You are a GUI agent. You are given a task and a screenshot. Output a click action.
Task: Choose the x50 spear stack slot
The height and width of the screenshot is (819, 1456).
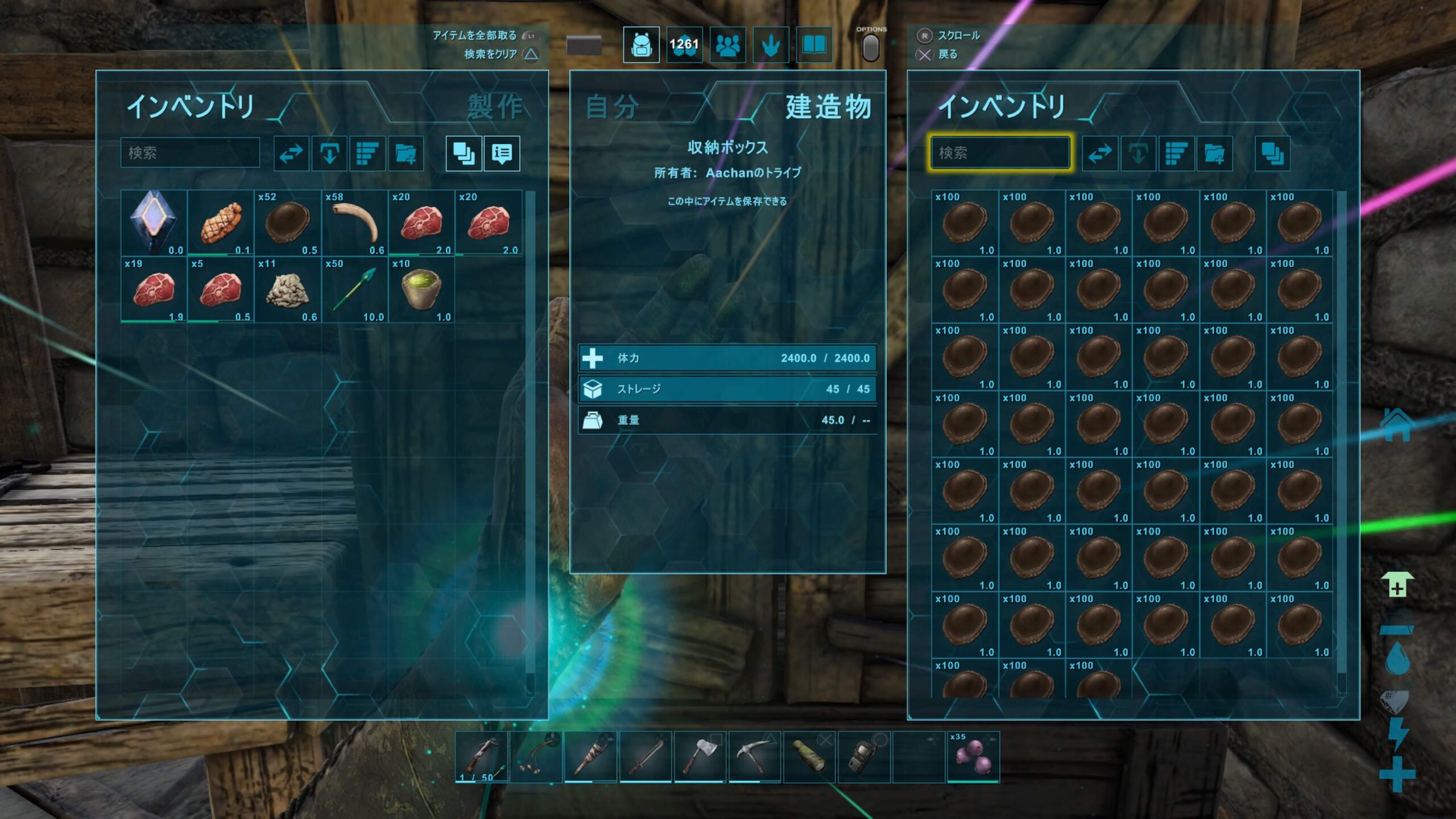coord(354,289)
